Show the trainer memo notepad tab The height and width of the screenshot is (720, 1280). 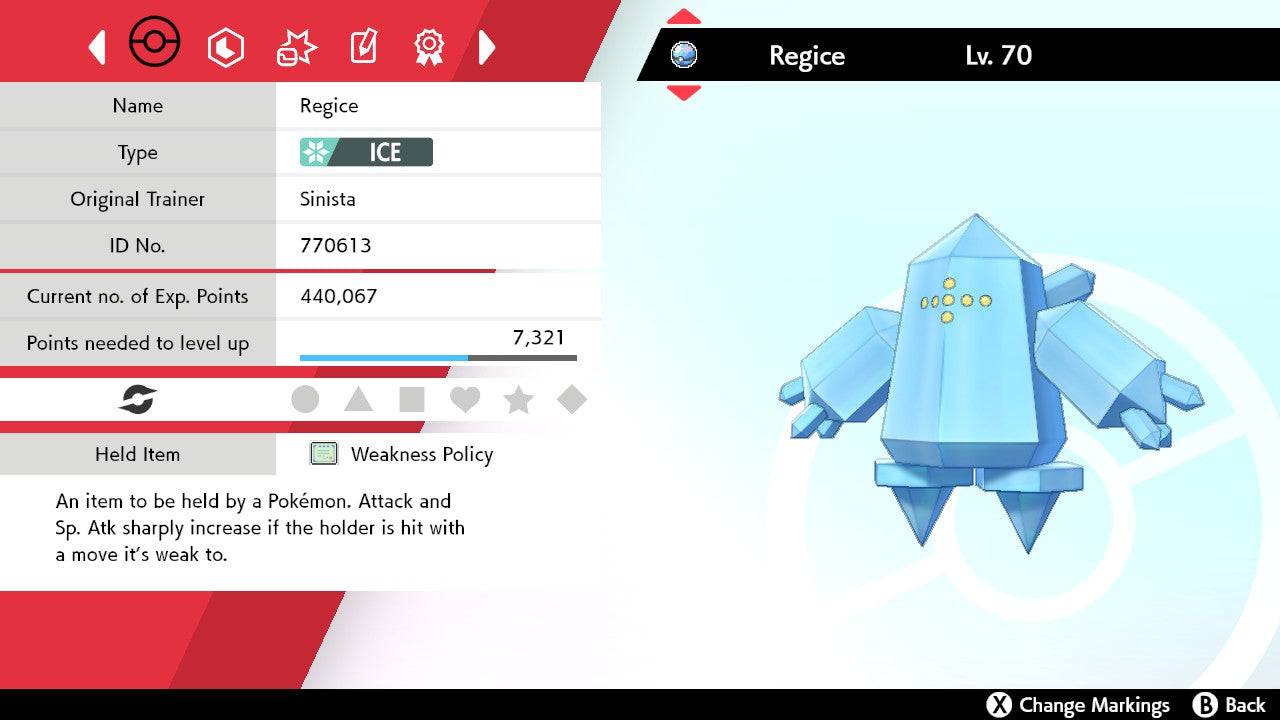coord(363,47)
